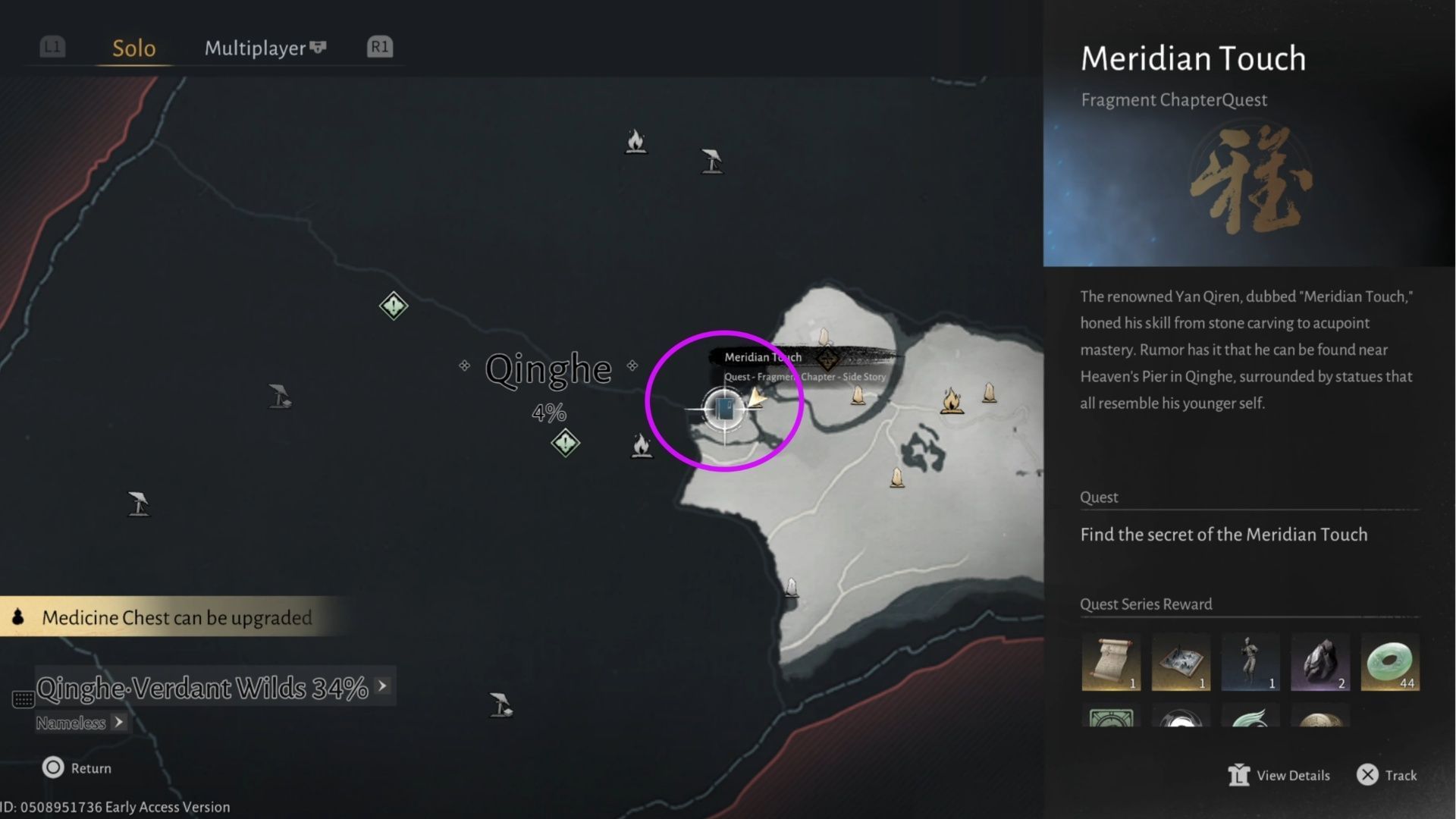Select the jade ring reward showing 44
This screenshot has height=819, width=1456.
[x=1390, y=662]
